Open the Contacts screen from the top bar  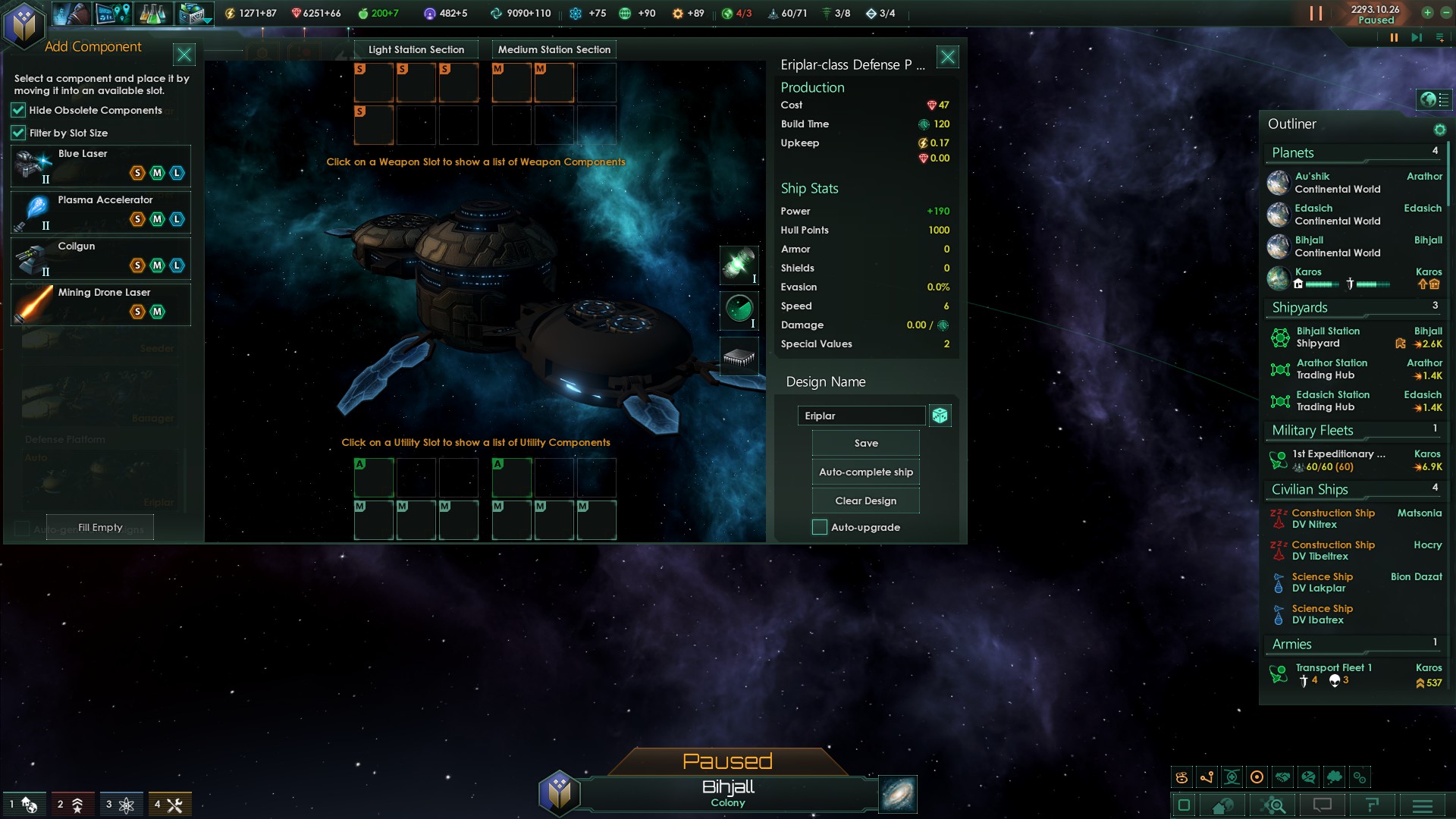click(x=72, y=13)
